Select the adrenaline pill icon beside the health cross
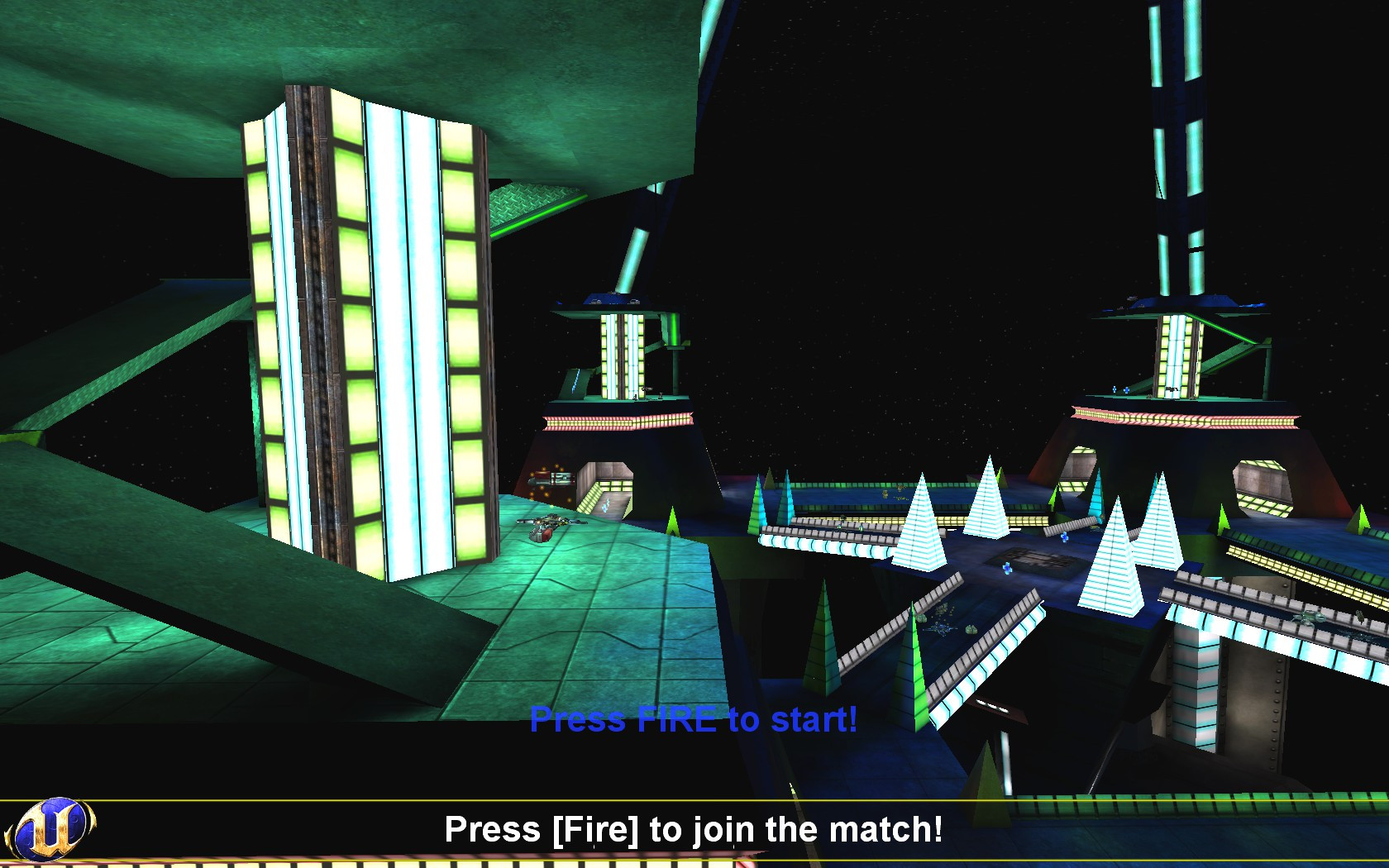Image resolution: width=1389 pixels, height=868 pixels. 1115,389
